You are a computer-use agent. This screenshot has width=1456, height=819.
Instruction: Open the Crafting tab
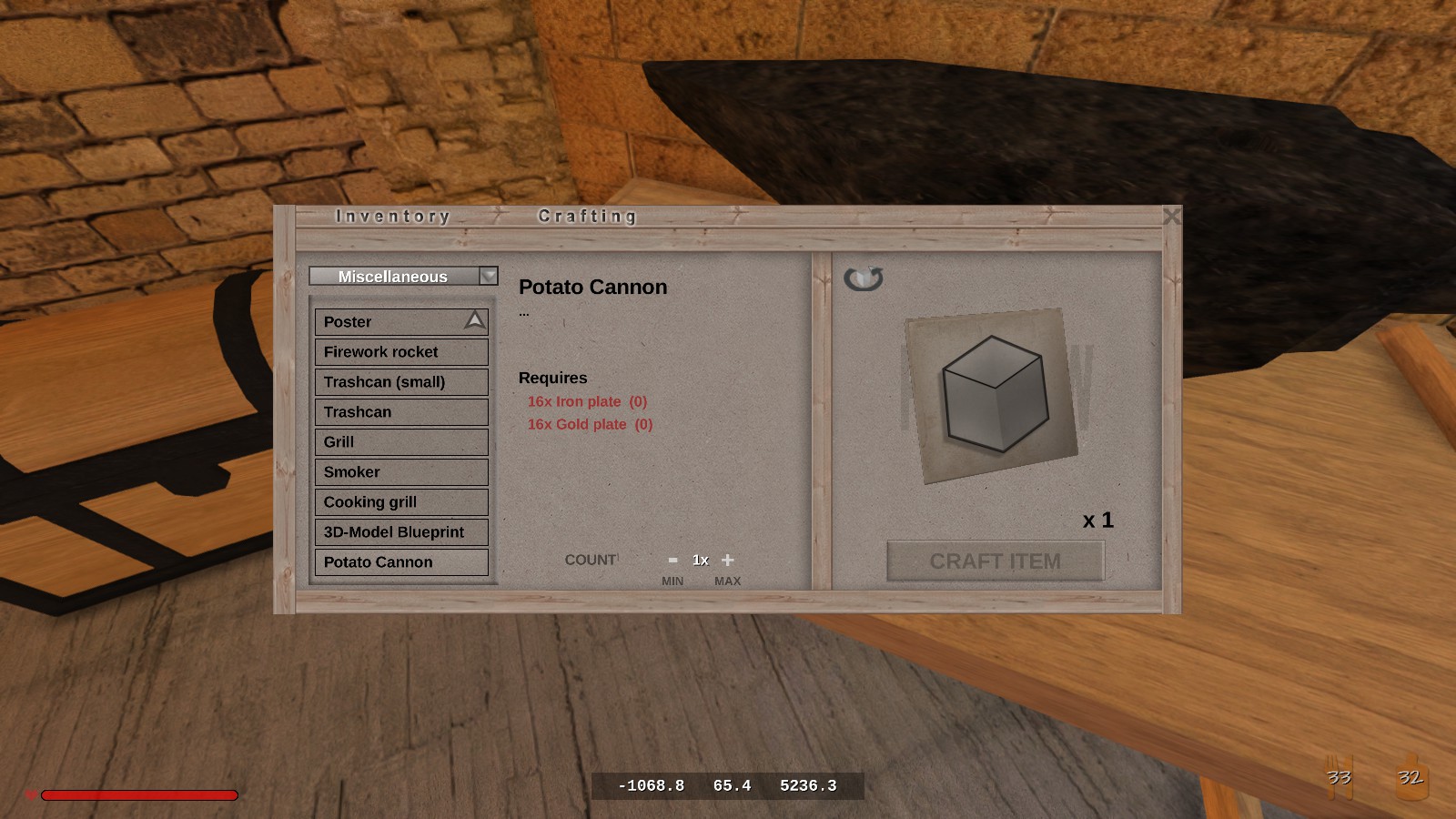(x=587, y=217)
